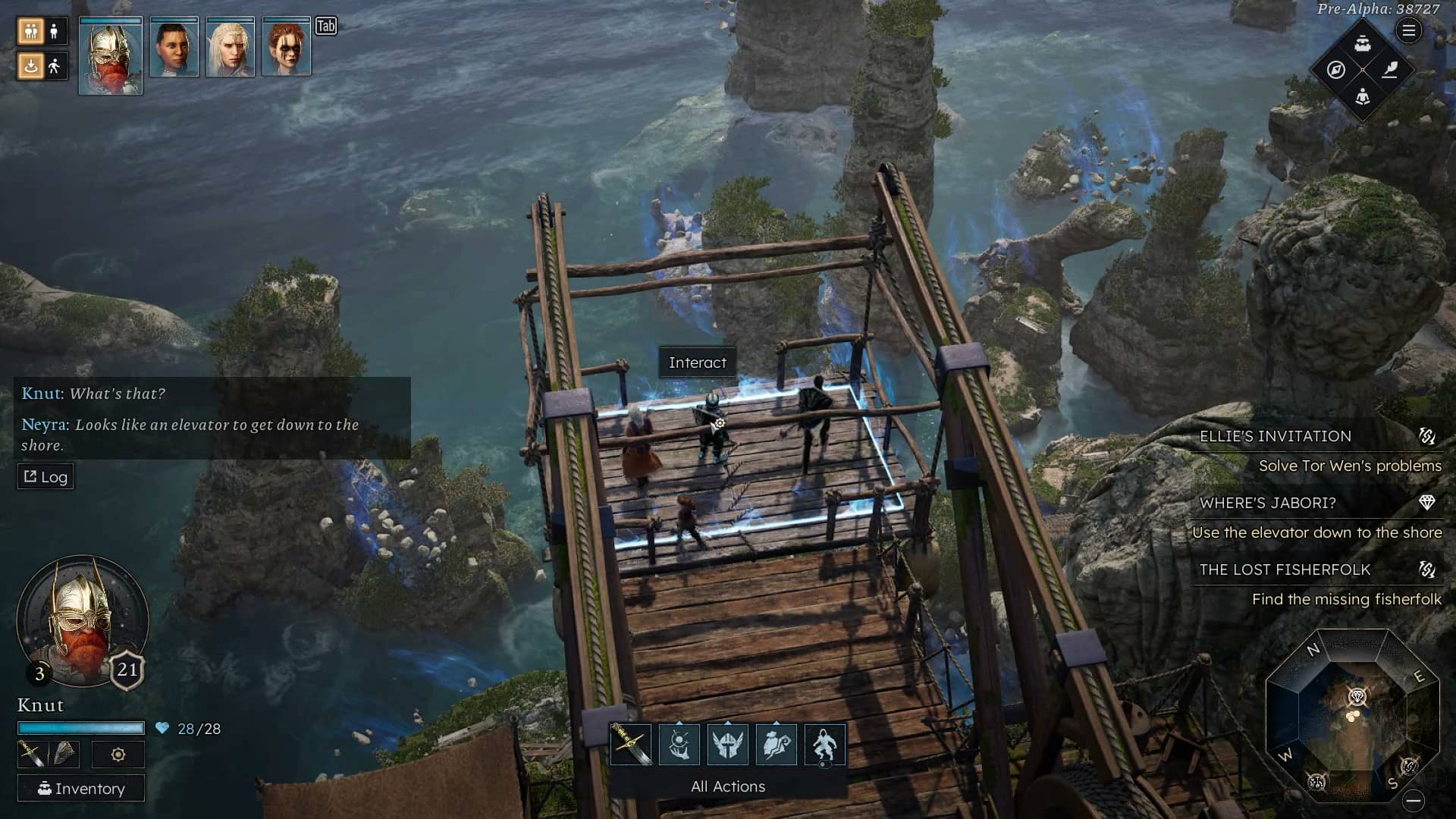Open the dialogue Log
Image resolution: width=1456 pixels, height=819 pixels.
(45, 477)
